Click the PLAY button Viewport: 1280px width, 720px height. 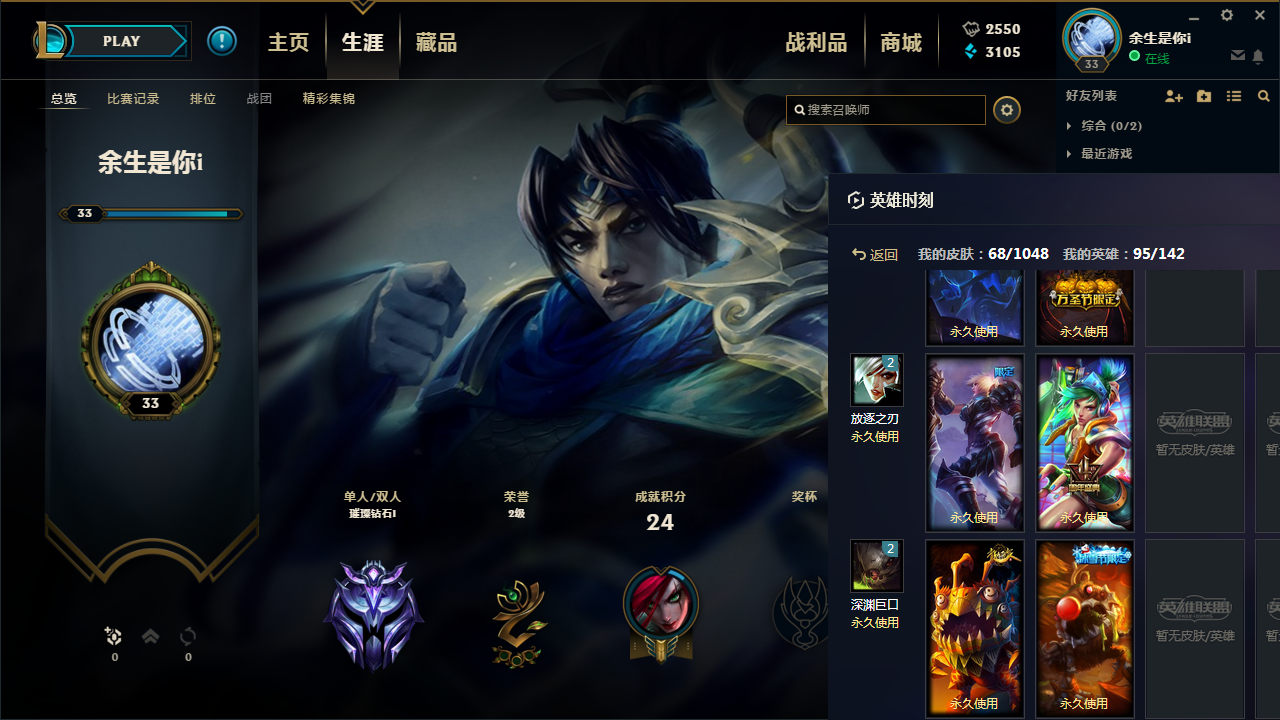[x=121, y=41]
